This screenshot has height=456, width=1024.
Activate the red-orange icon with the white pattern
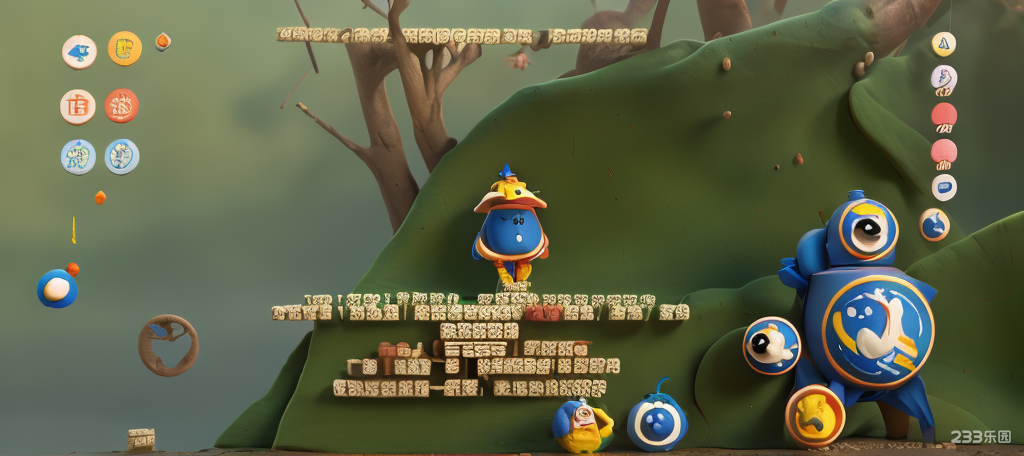pyautogui.click(x=121, y=106)
